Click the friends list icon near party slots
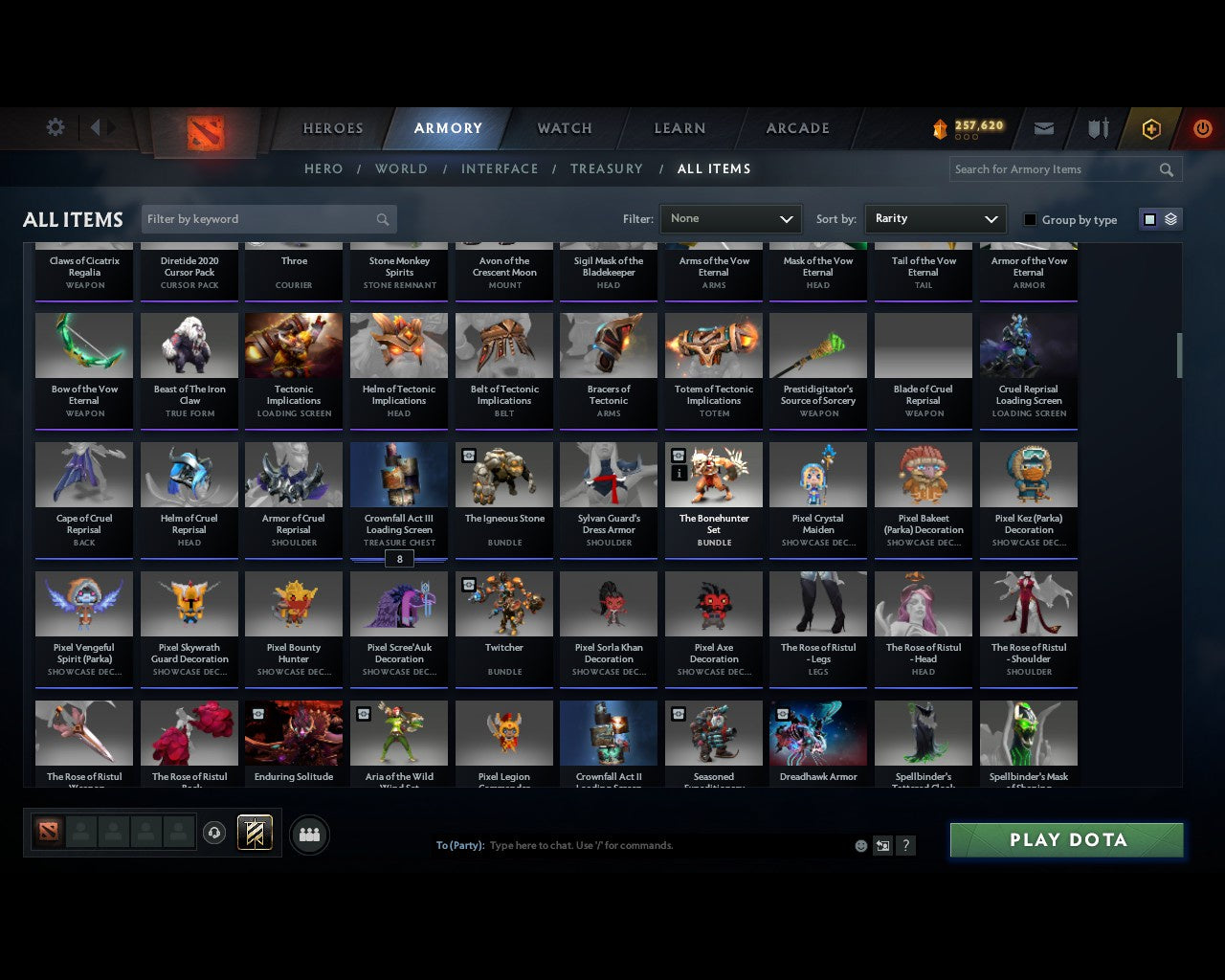 pos(309,835)
